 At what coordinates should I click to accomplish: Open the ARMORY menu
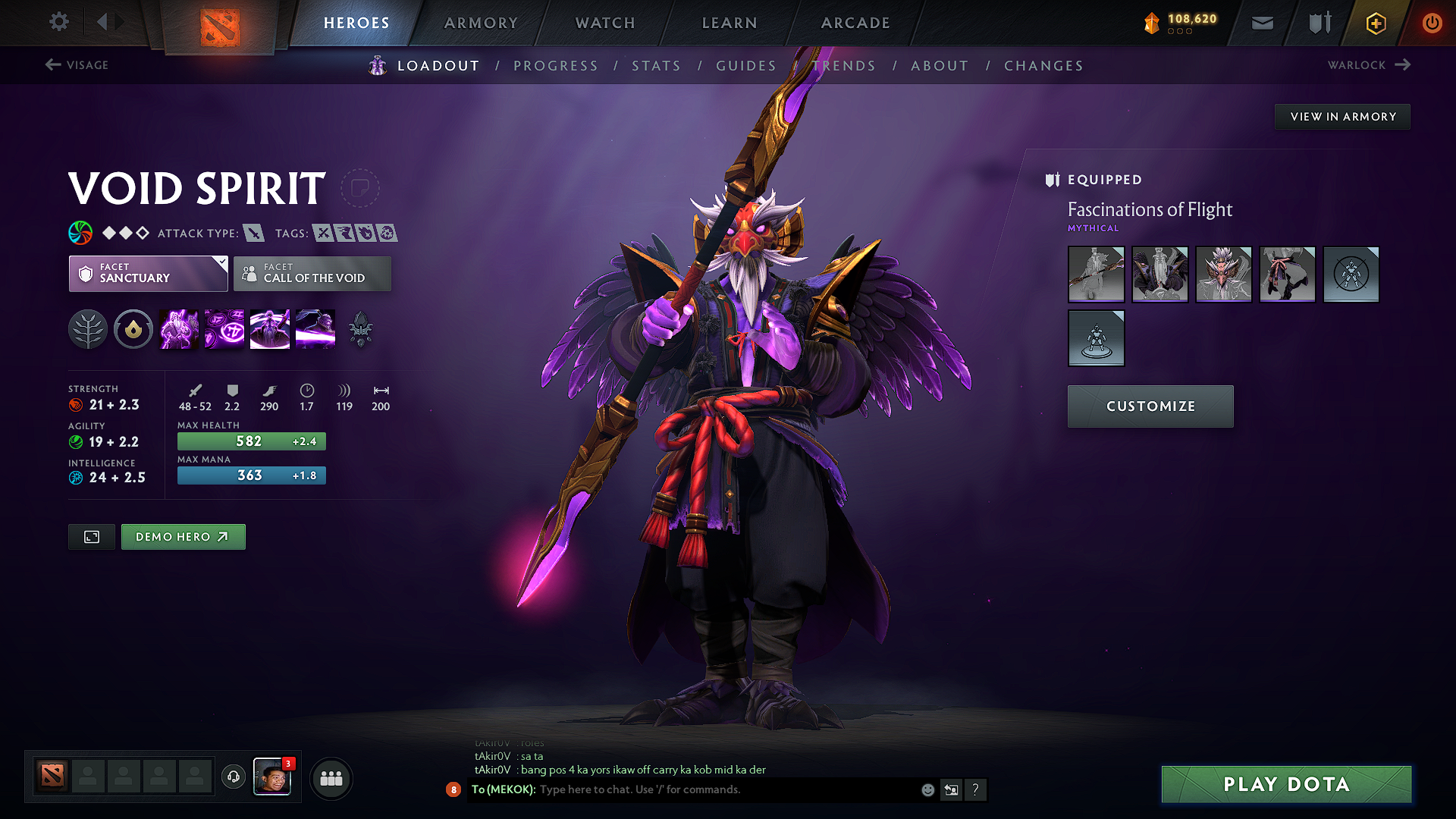[x=481, y=23]
